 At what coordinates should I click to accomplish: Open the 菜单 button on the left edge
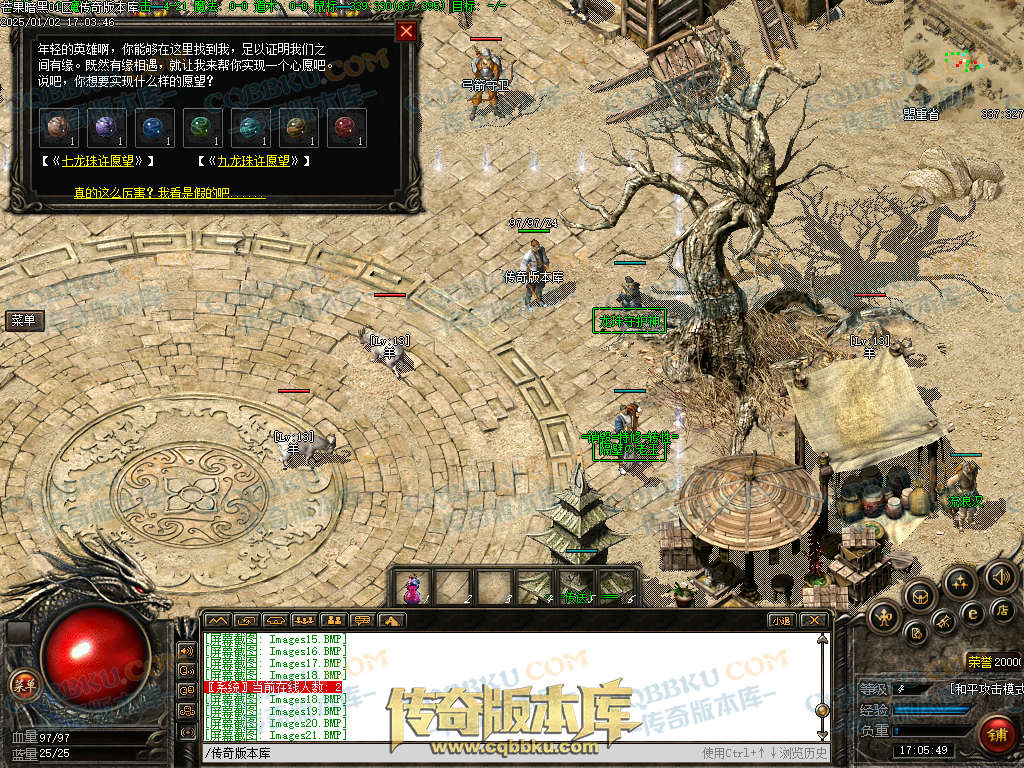coord(23,320)
